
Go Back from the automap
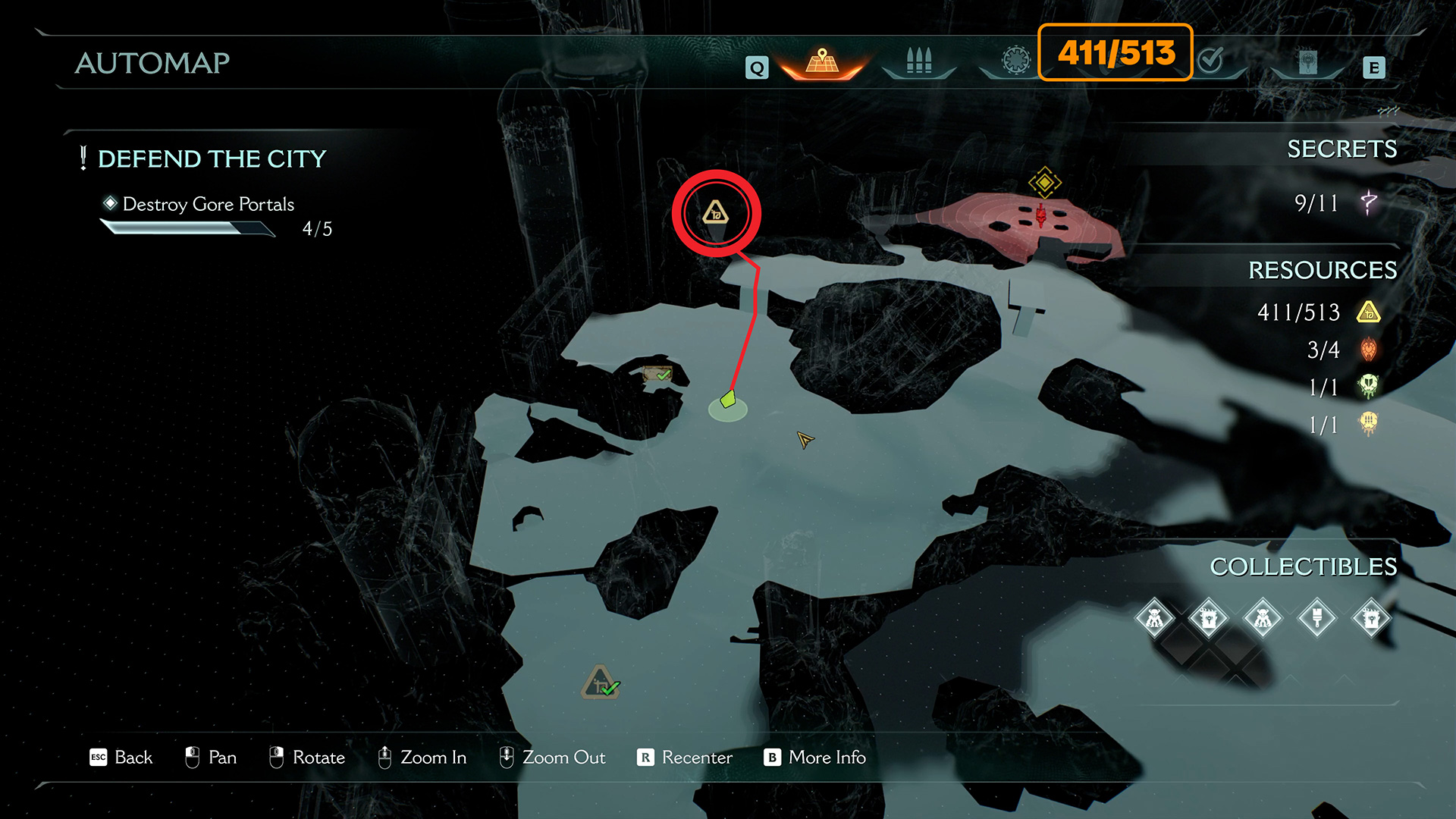(x=121, y=758)
